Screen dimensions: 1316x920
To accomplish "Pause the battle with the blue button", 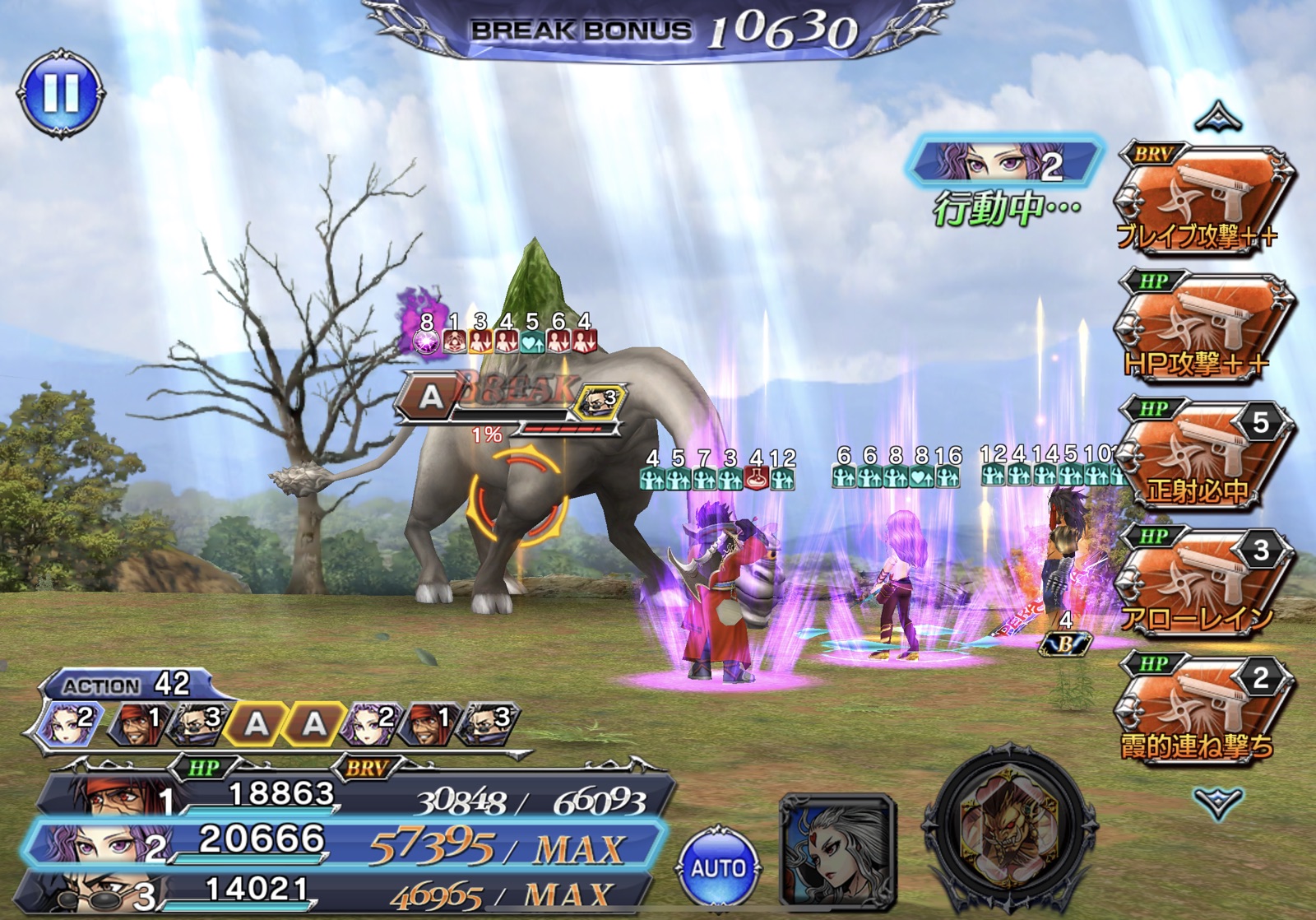I will pyautogui.click(x=60, y=91).
